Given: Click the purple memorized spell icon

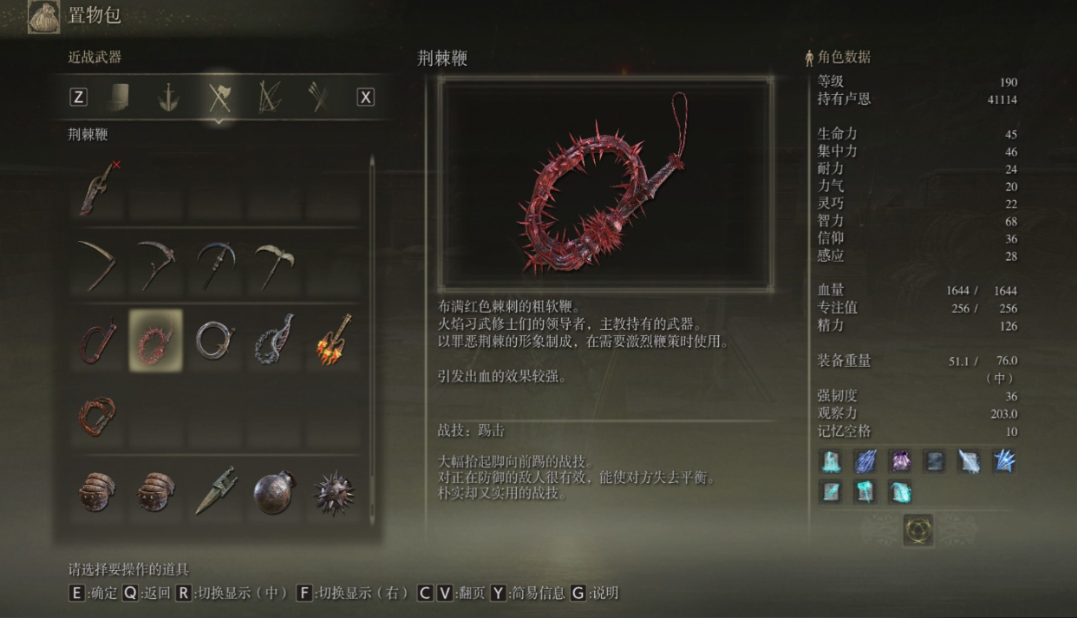Looking at the screenshot, I should (900, 461).
